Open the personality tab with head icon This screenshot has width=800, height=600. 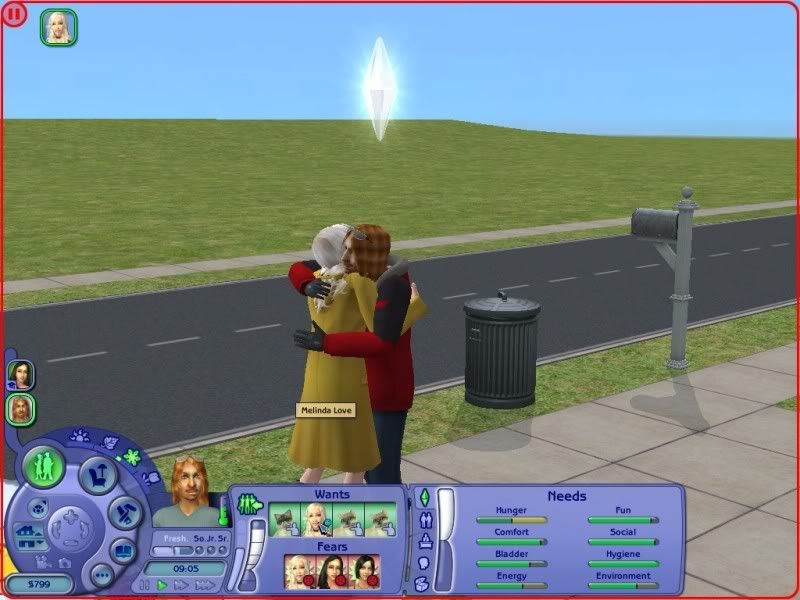pos(423,563)
